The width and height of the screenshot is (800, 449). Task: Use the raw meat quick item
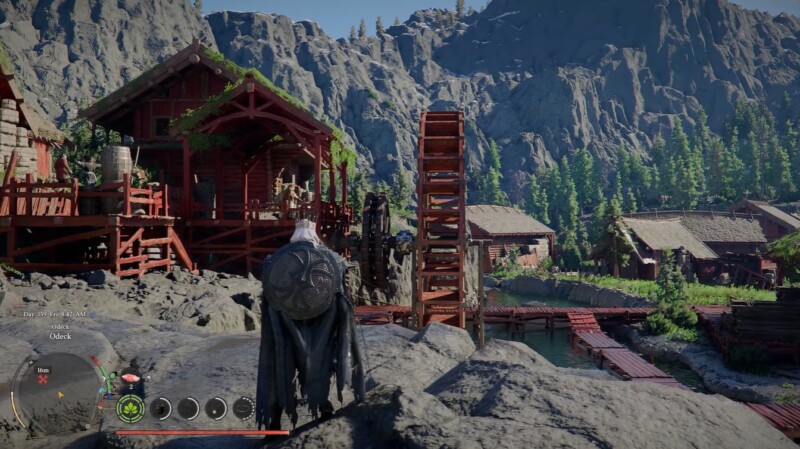click(x=130, y=379)
